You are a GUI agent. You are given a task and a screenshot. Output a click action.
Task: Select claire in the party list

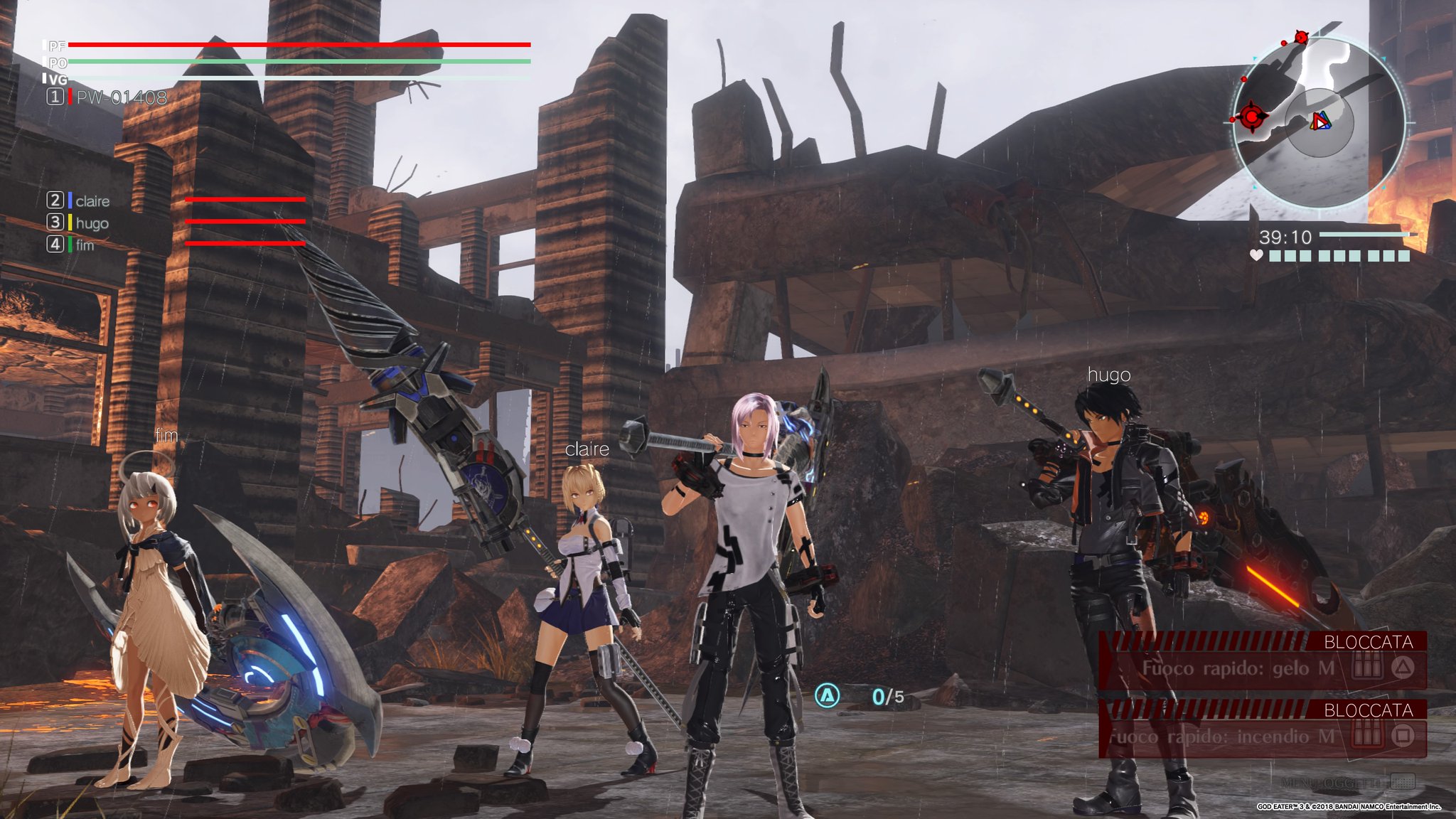[x=92, y=201]
